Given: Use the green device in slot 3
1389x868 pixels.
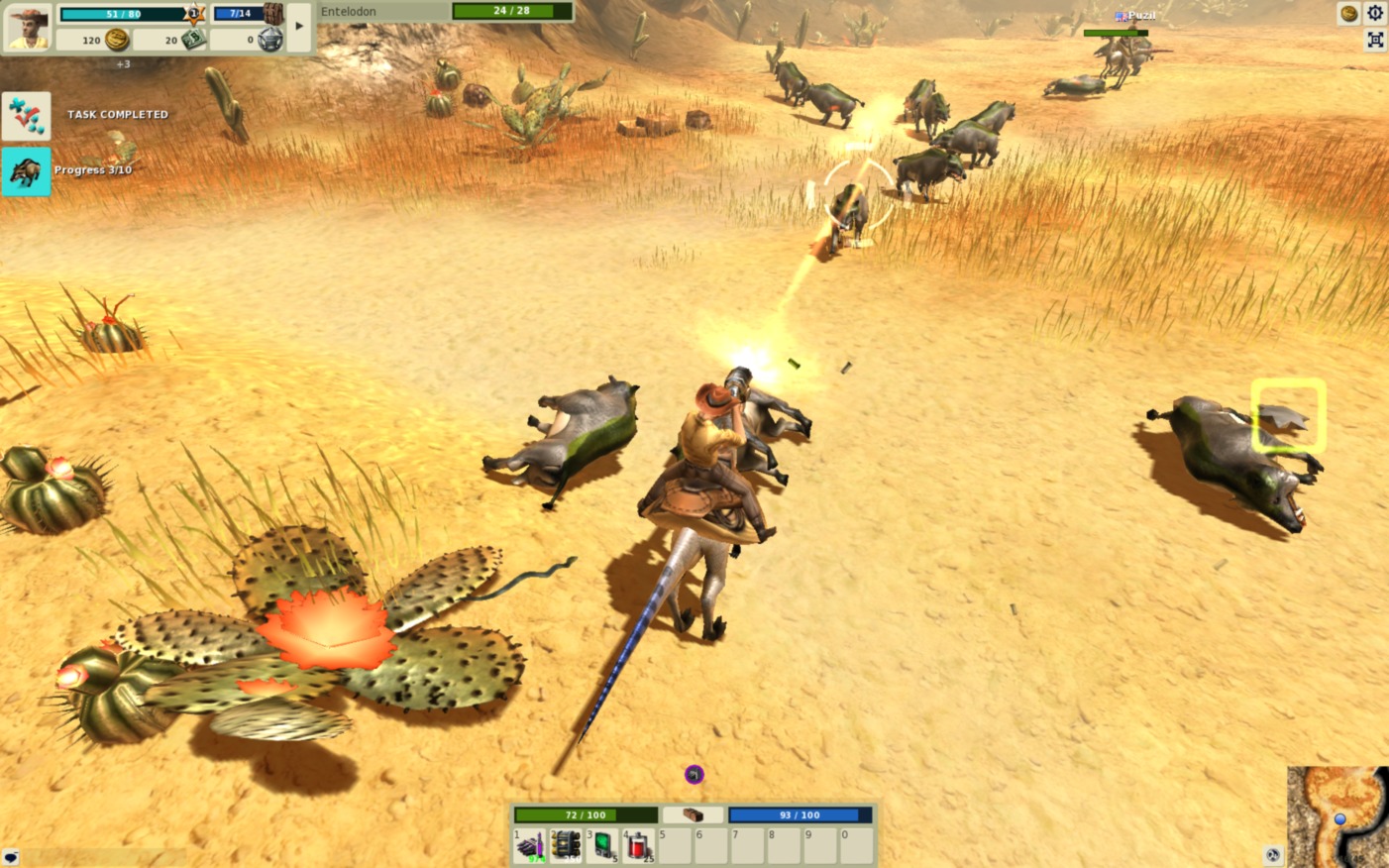Looking at the screenshot, I should (x=603, y=845).
